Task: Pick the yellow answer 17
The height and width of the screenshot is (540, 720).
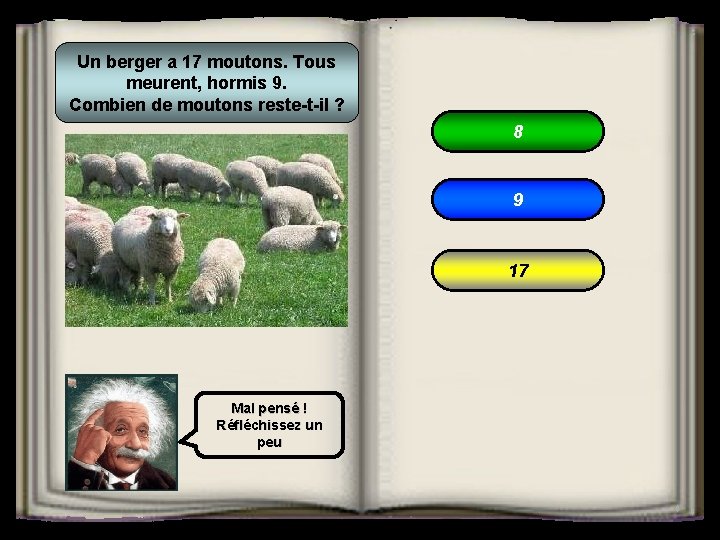Action: pyautogui.click(x=518, y=270)
